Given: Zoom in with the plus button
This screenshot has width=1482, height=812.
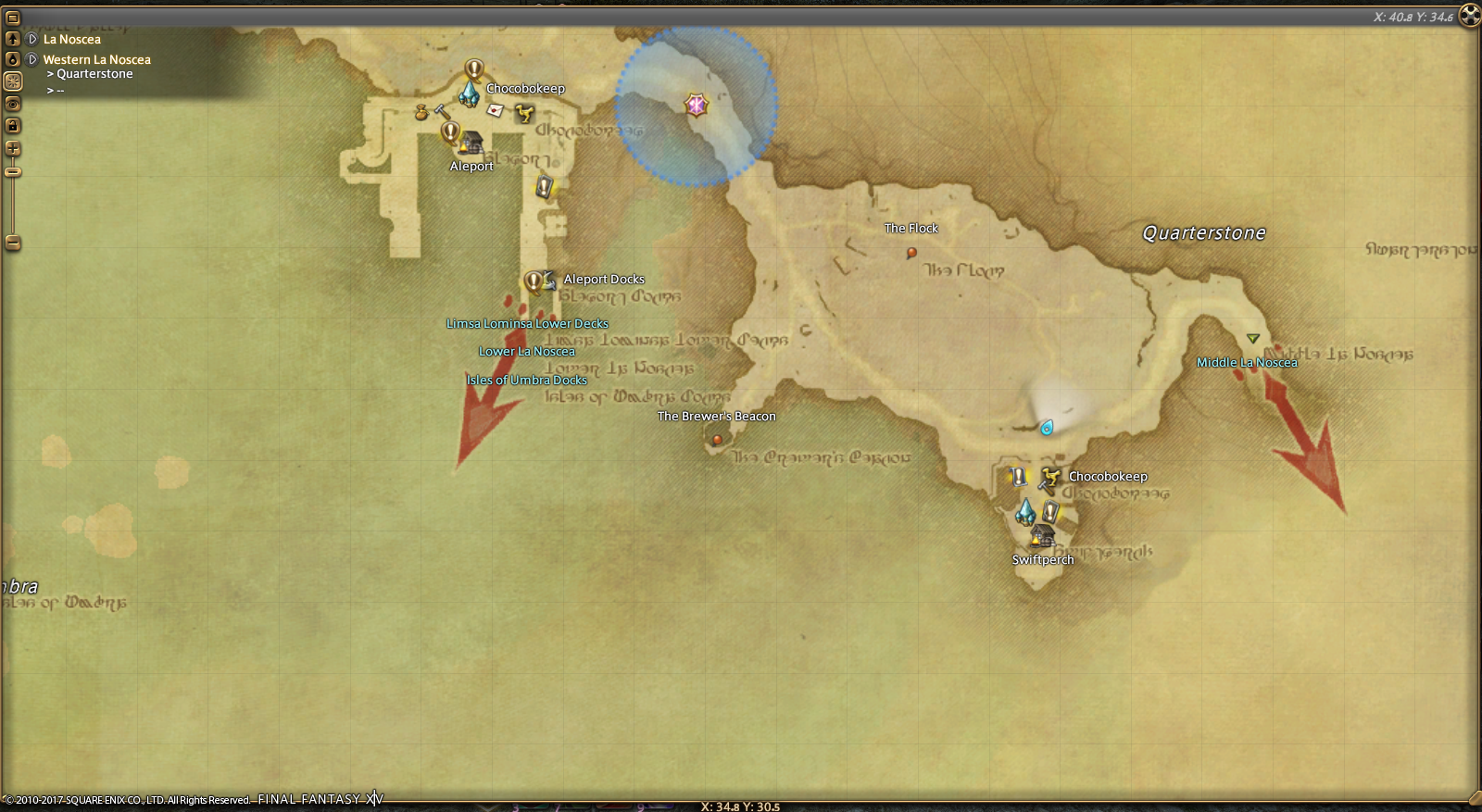Looking at the screenshot, I should tap(13, 148).
